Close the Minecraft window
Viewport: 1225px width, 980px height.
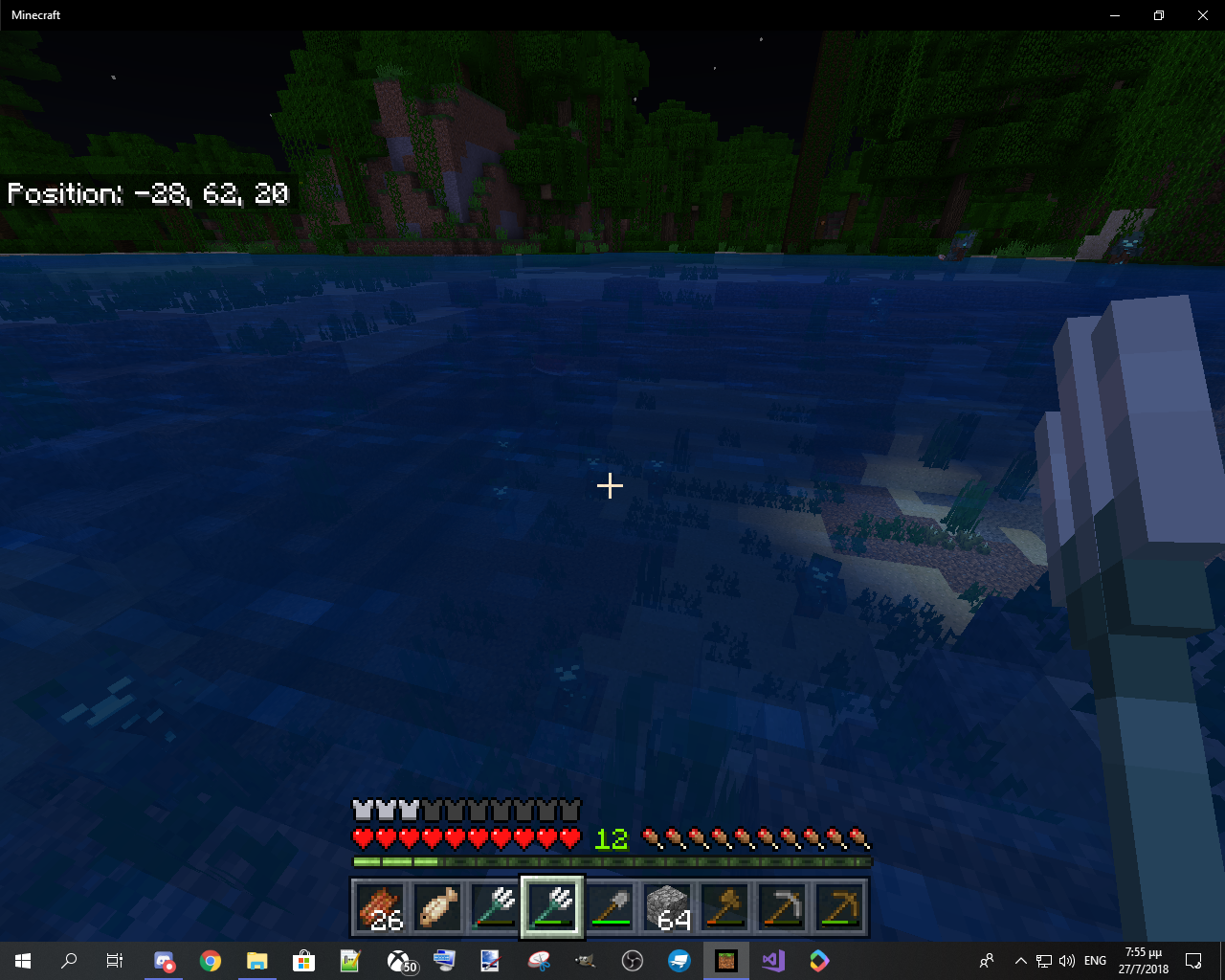point(1202,15)
